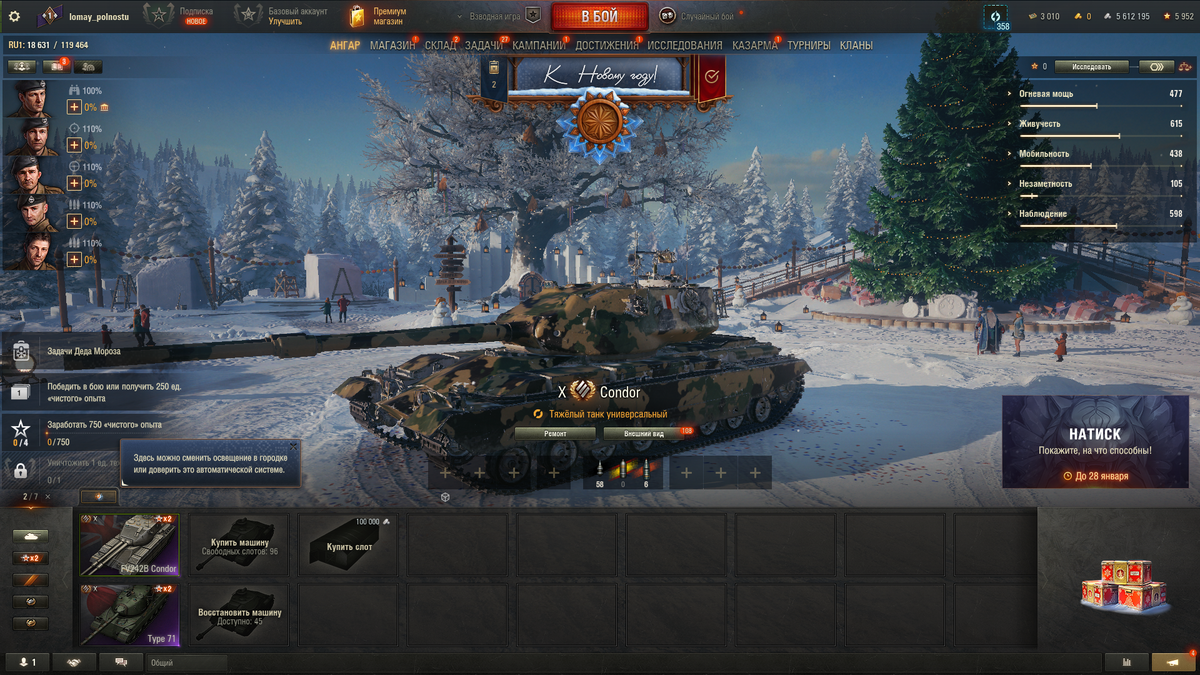Open the settings gear icon
The height and width of the screenshot is (675, 1200).
pos(14,16)
